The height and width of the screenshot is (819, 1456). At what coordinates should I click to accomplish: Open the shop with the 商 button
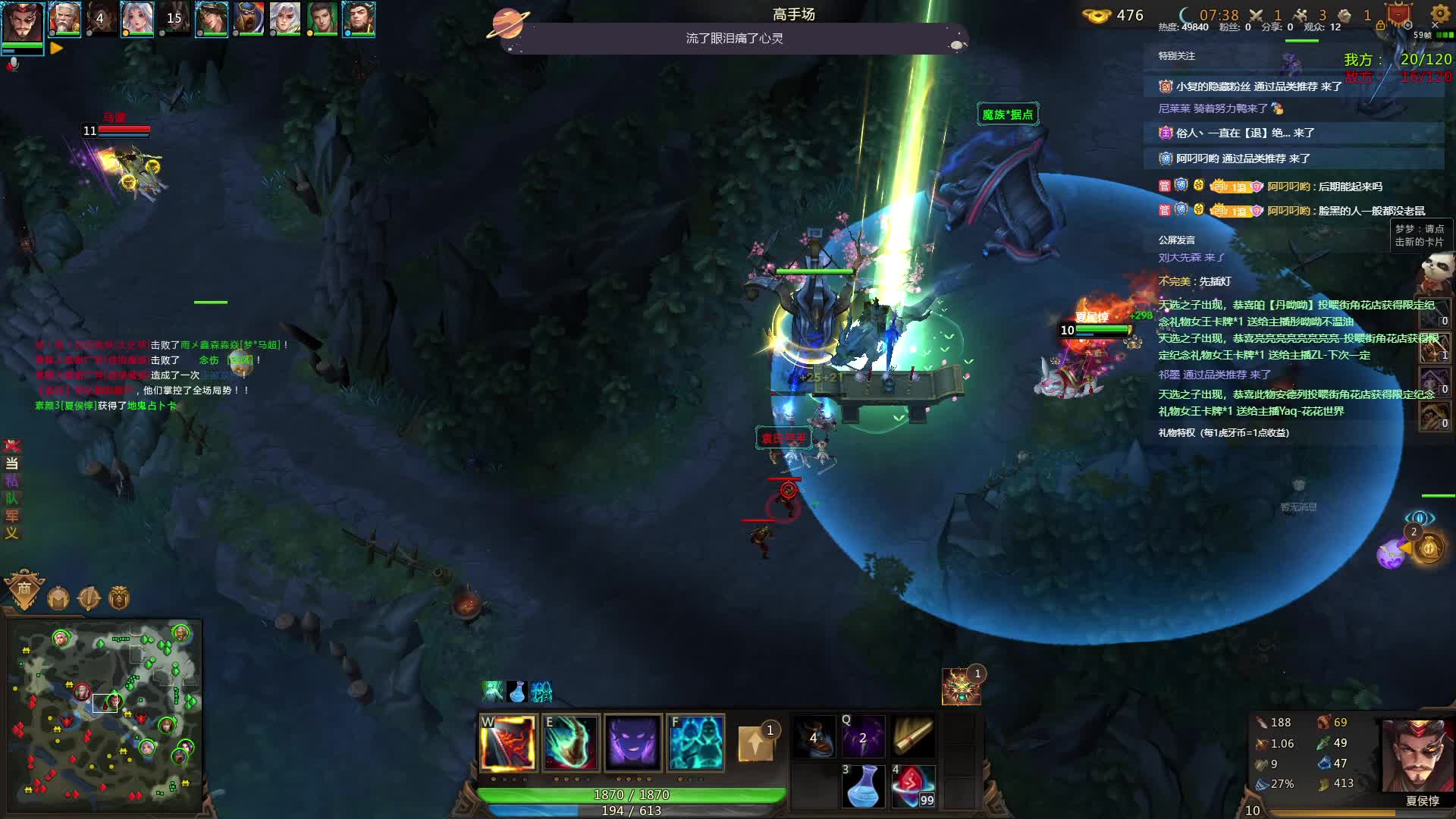tap(24, 589)
